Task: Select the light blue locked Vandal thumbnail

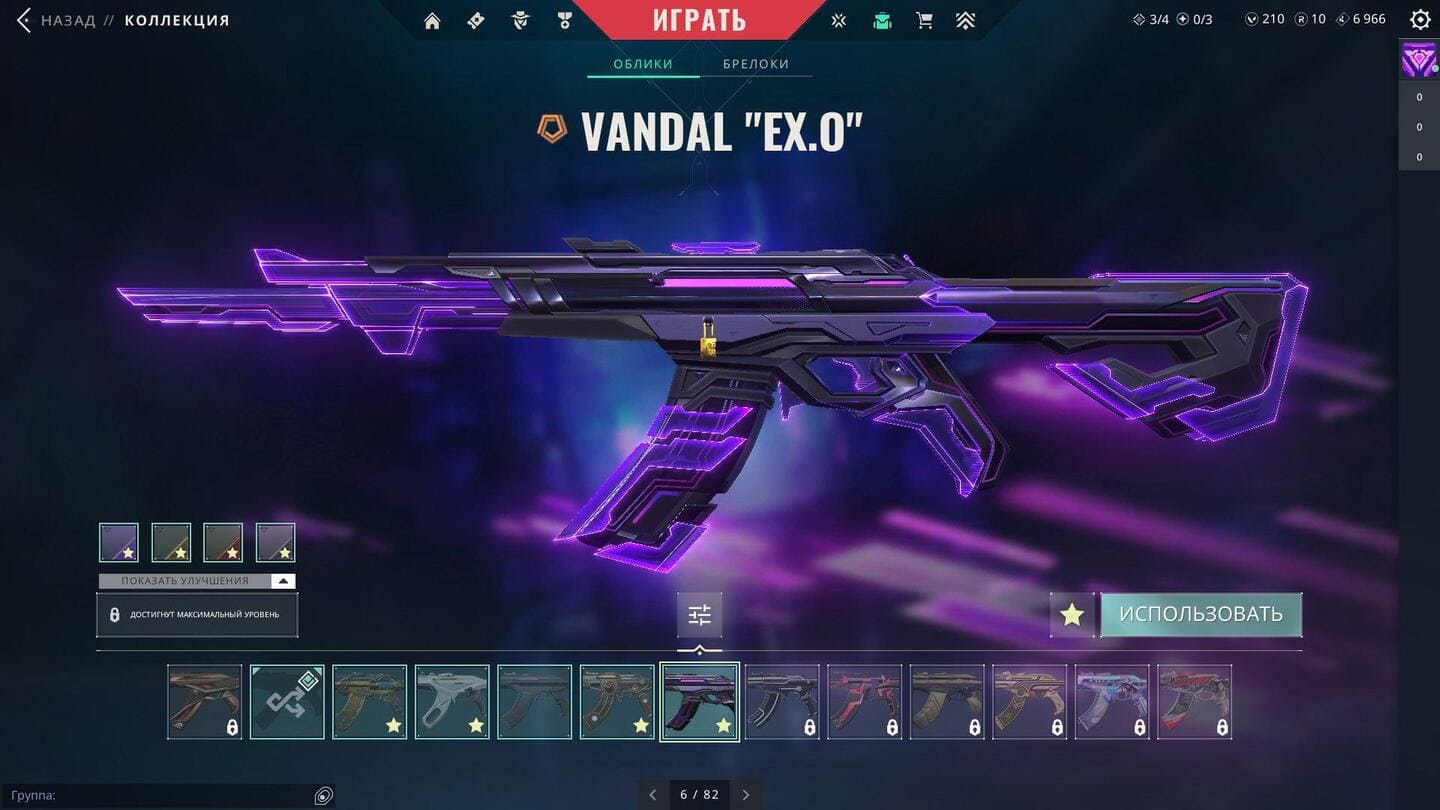Action: pyautogui.click(x=1112, y=701)
